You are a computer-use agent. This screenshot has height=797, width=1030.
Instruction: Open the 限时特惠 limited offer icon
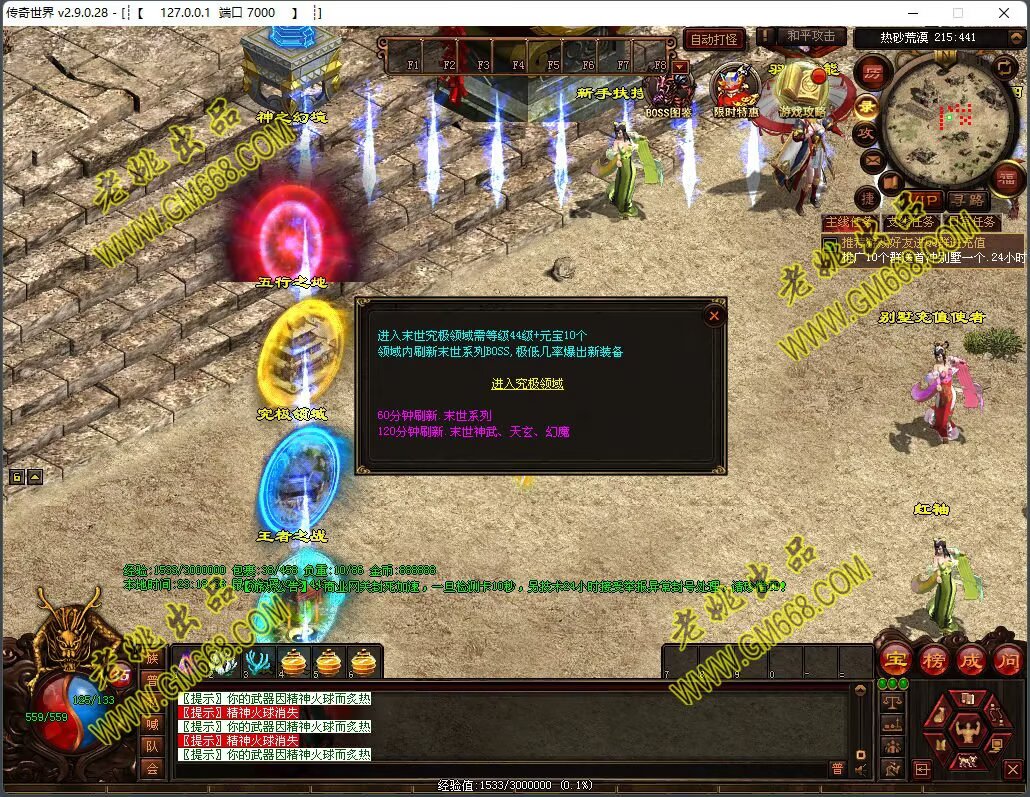pos(735,88)
